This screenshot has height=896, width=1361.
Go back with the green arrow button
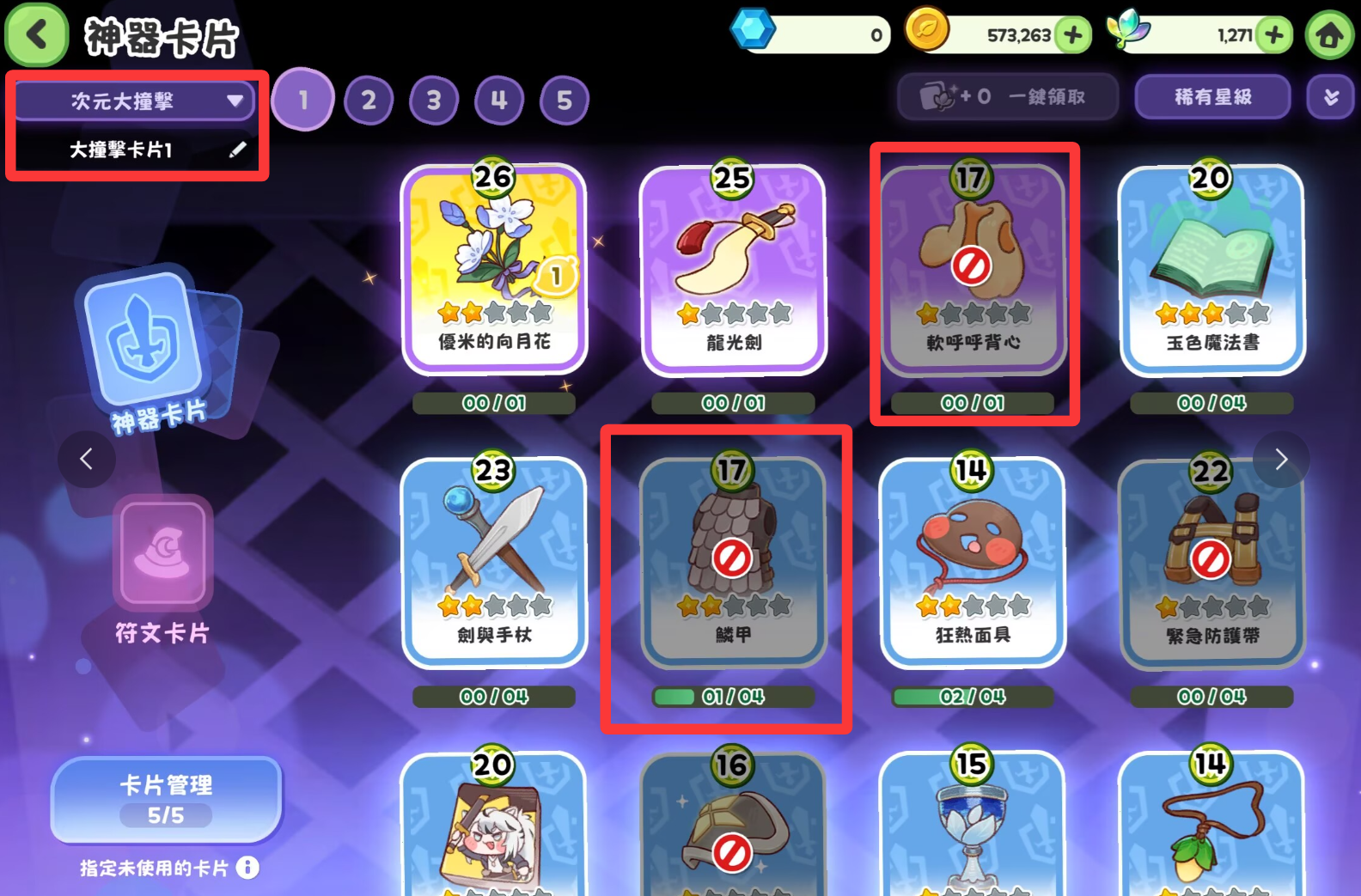pyautogui.click(x=36, y=35)
